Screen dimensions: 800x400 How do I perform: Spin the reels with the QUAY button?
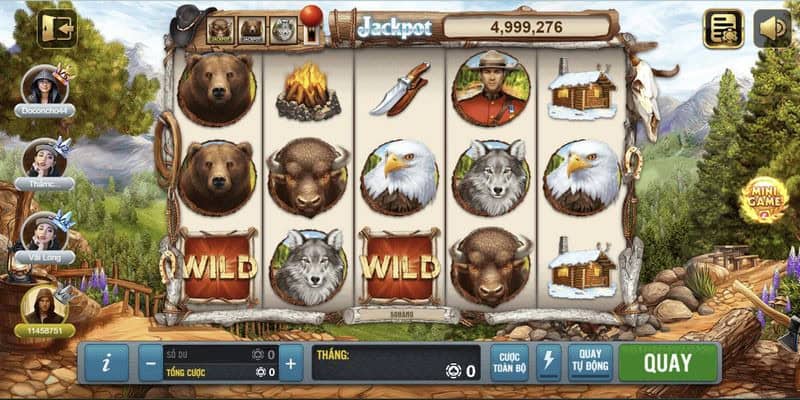click(667, 363)
